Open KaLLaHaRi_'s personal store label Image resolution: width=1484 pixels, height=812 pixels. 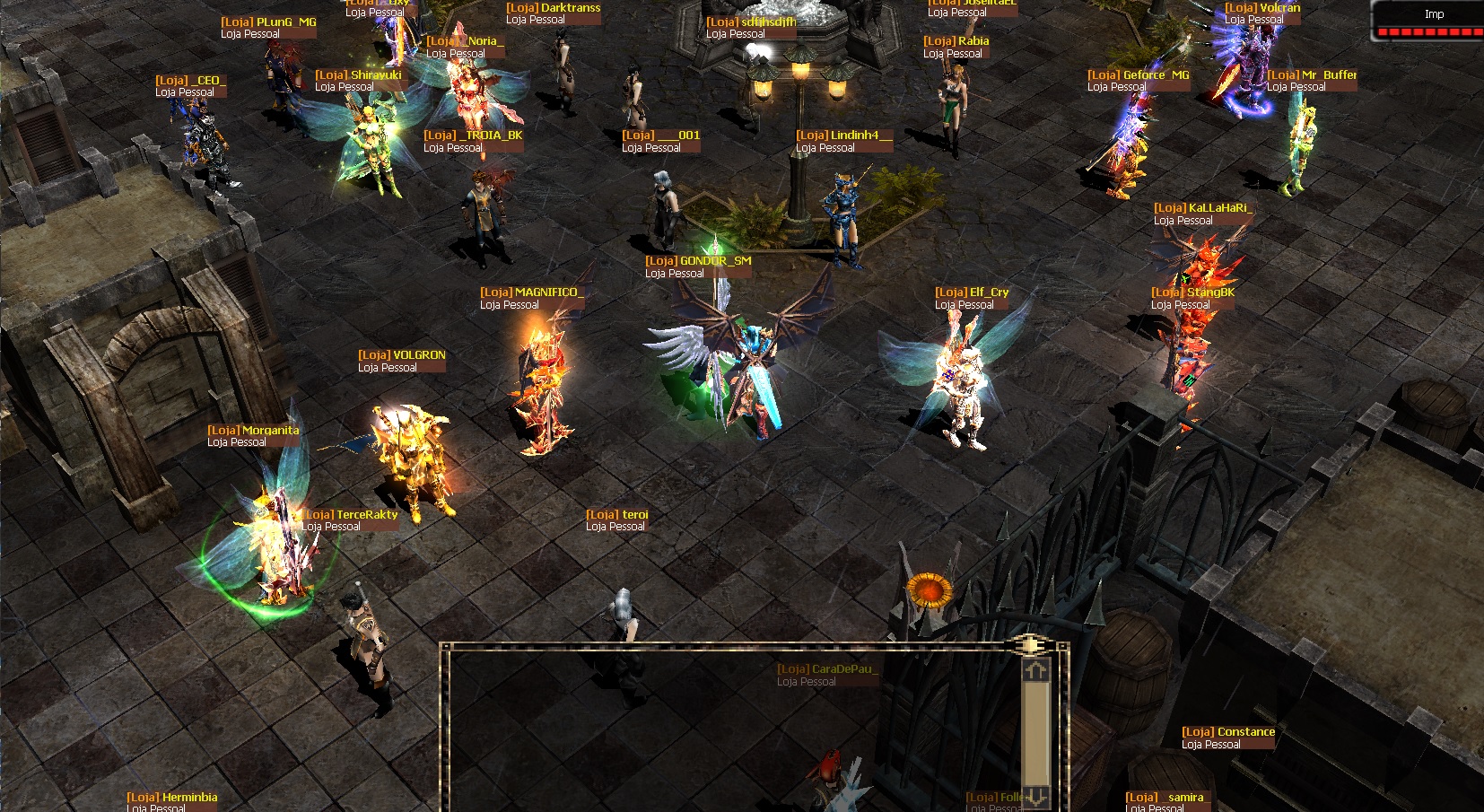(1202, 214)
